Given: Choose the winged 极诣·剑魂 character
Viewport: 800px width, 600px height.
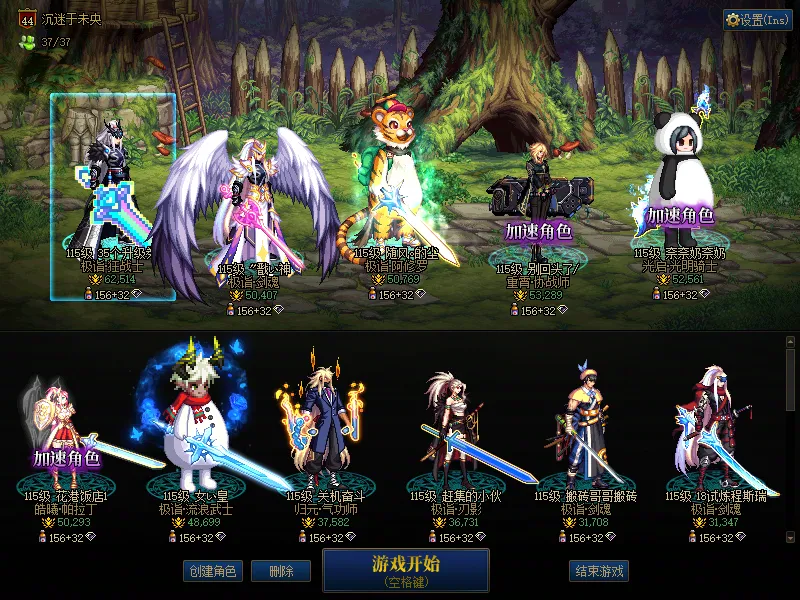Looking at the screenshot, I should (x=247, y=210).
